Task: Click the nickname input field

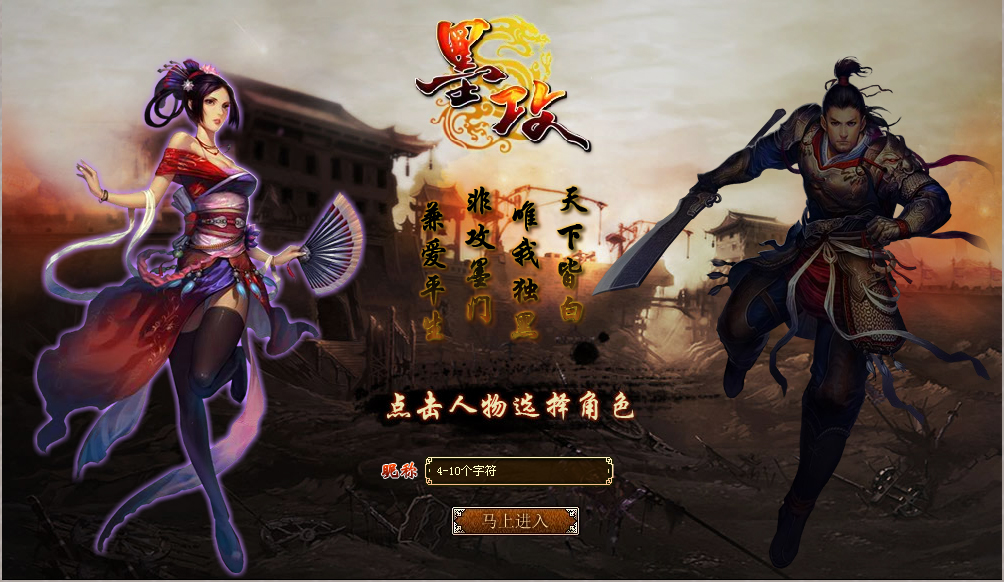Action: pyautogui.click(x=519, y=470)
